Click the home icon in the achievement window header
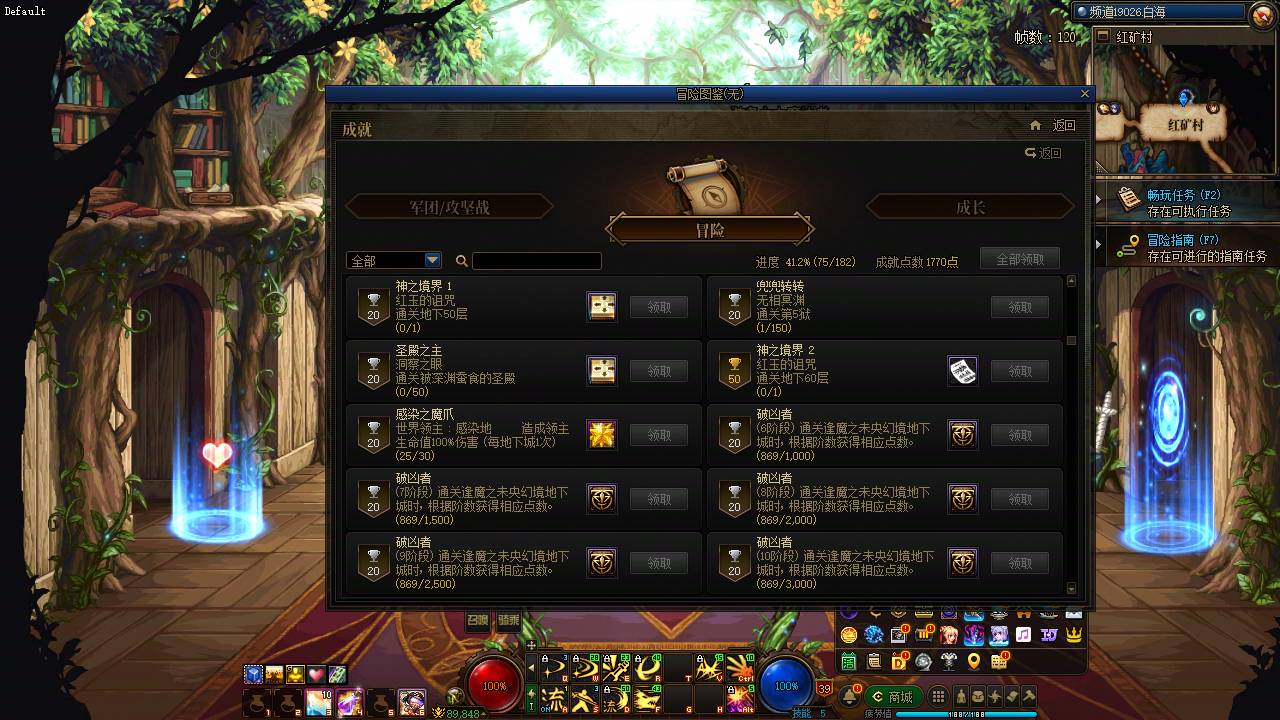Screen dimensions: 1280x720 tap(1036, 124)
